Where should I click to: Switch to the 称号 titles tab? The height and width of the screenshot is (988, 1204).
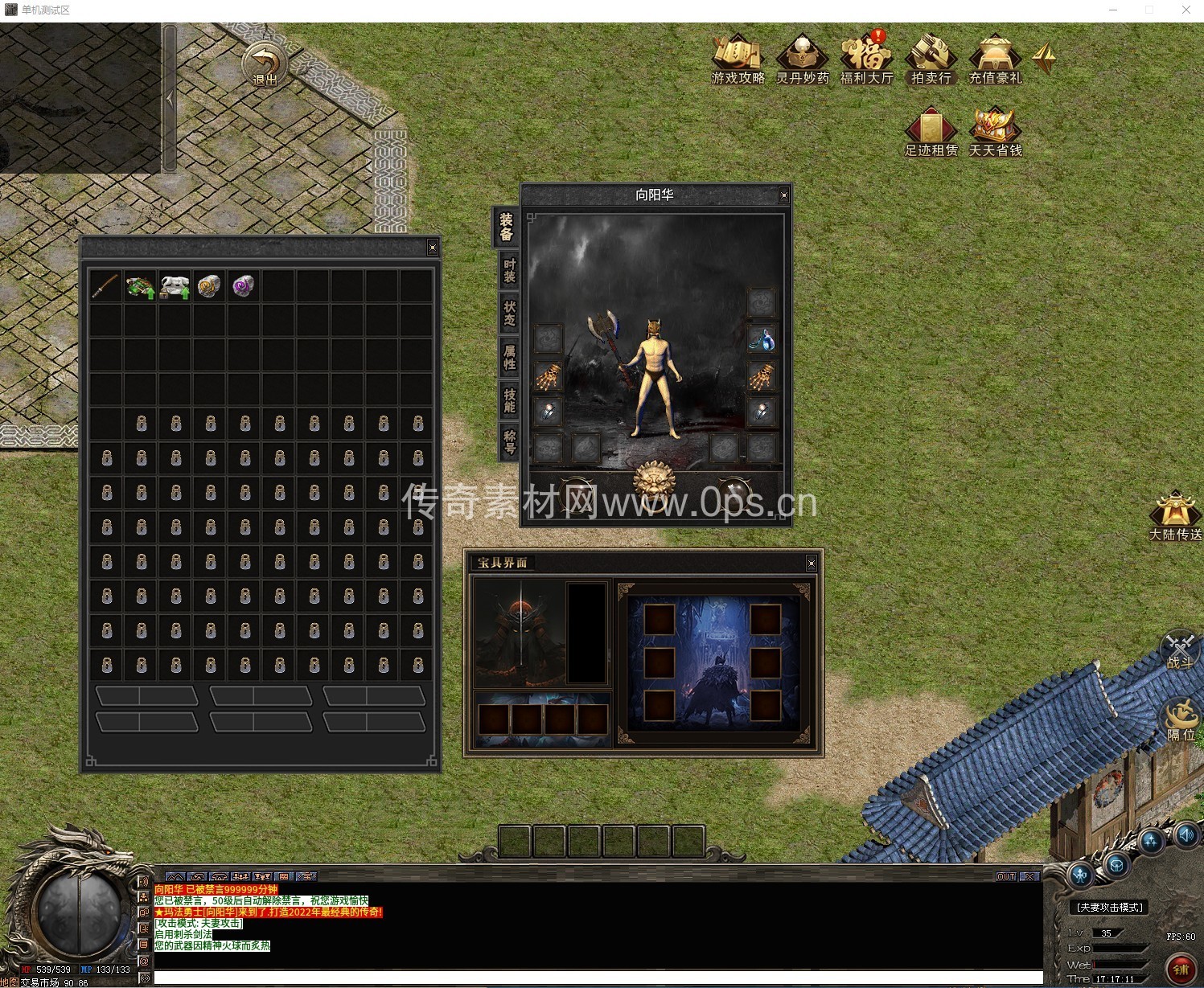[509, 443]
